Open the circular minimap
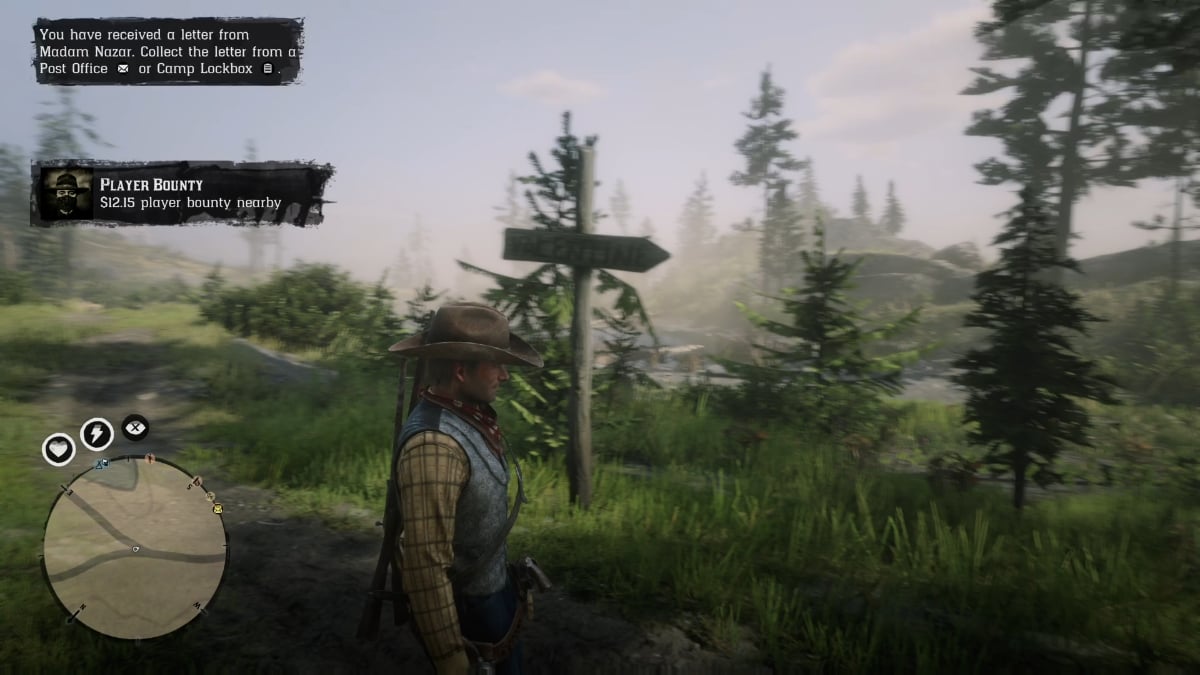The width and height of the screenshot is (1200, 675). pos(135,547)
